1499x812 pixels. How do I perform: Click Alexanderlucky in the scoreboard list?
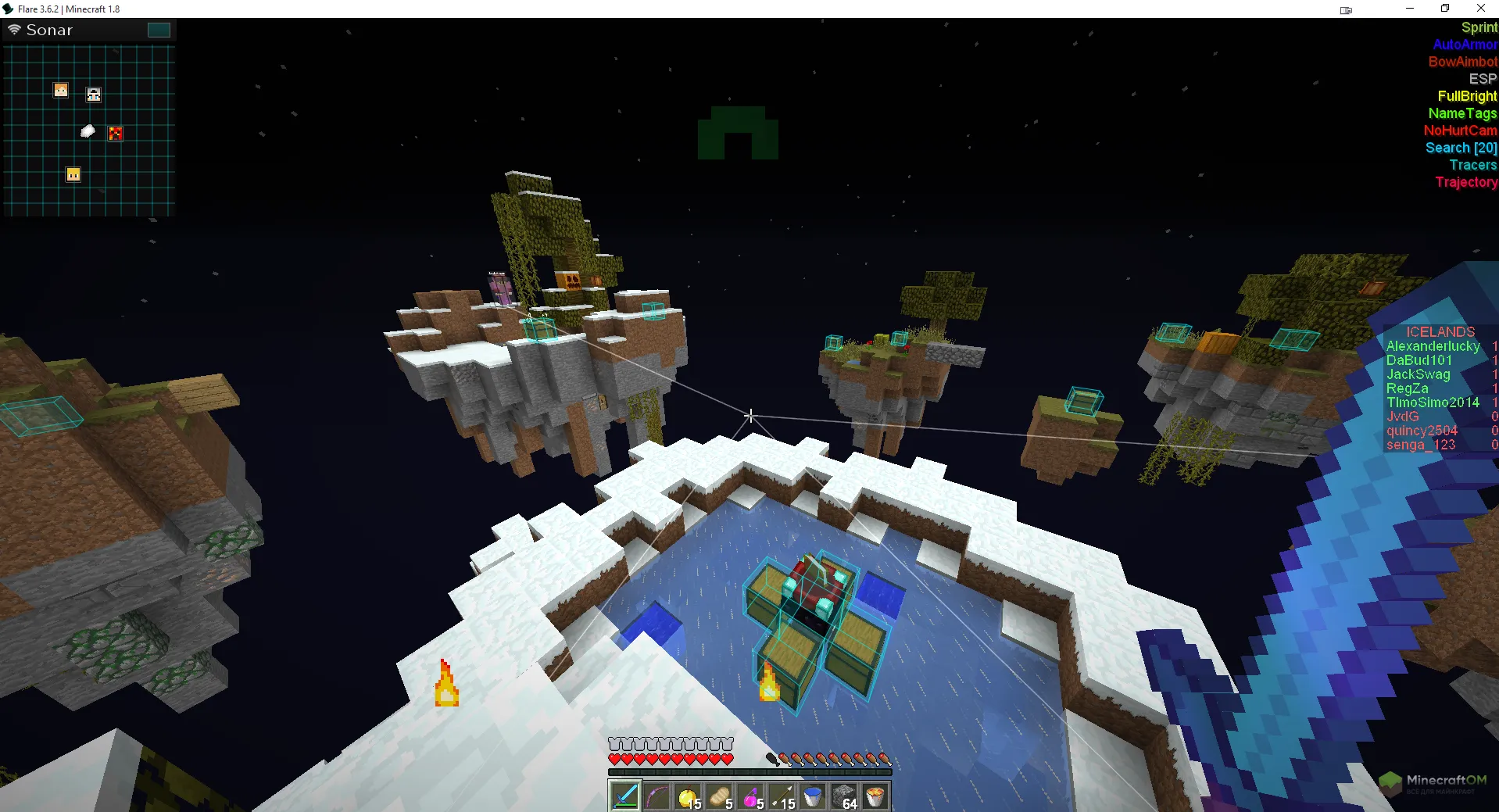pyautogui.click(x=1433, y=346)
